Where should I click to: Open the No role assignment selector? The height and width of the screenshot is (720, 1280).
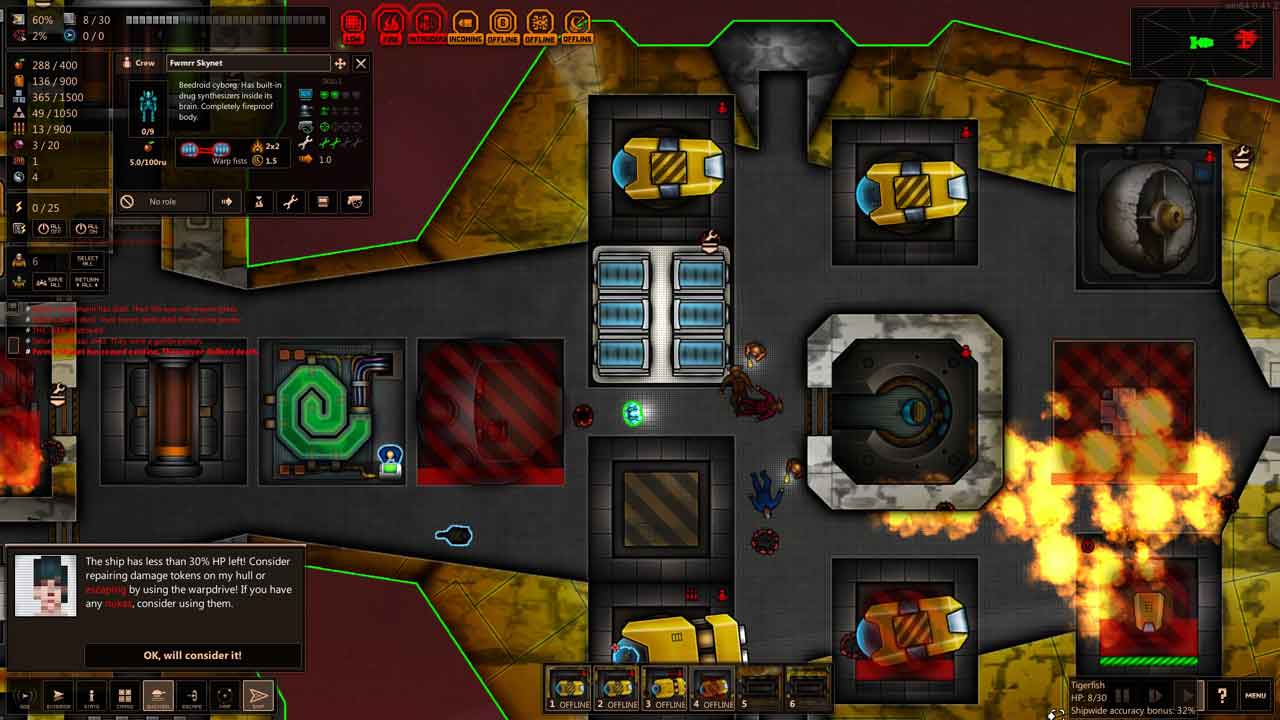pyautogui.click(x=162, y=202)
